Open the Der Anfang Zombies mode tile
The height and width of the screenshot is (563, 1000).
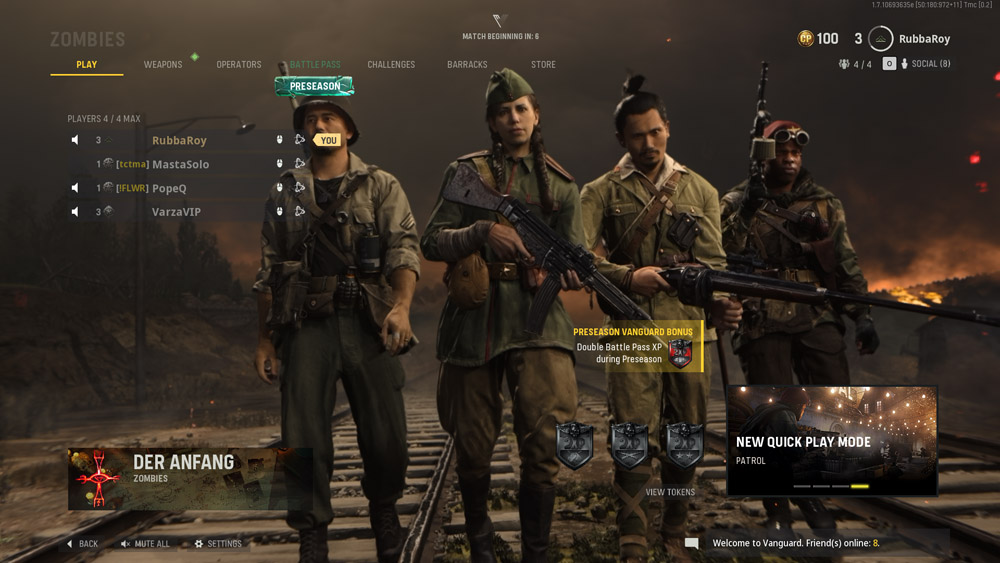point(190,479)
